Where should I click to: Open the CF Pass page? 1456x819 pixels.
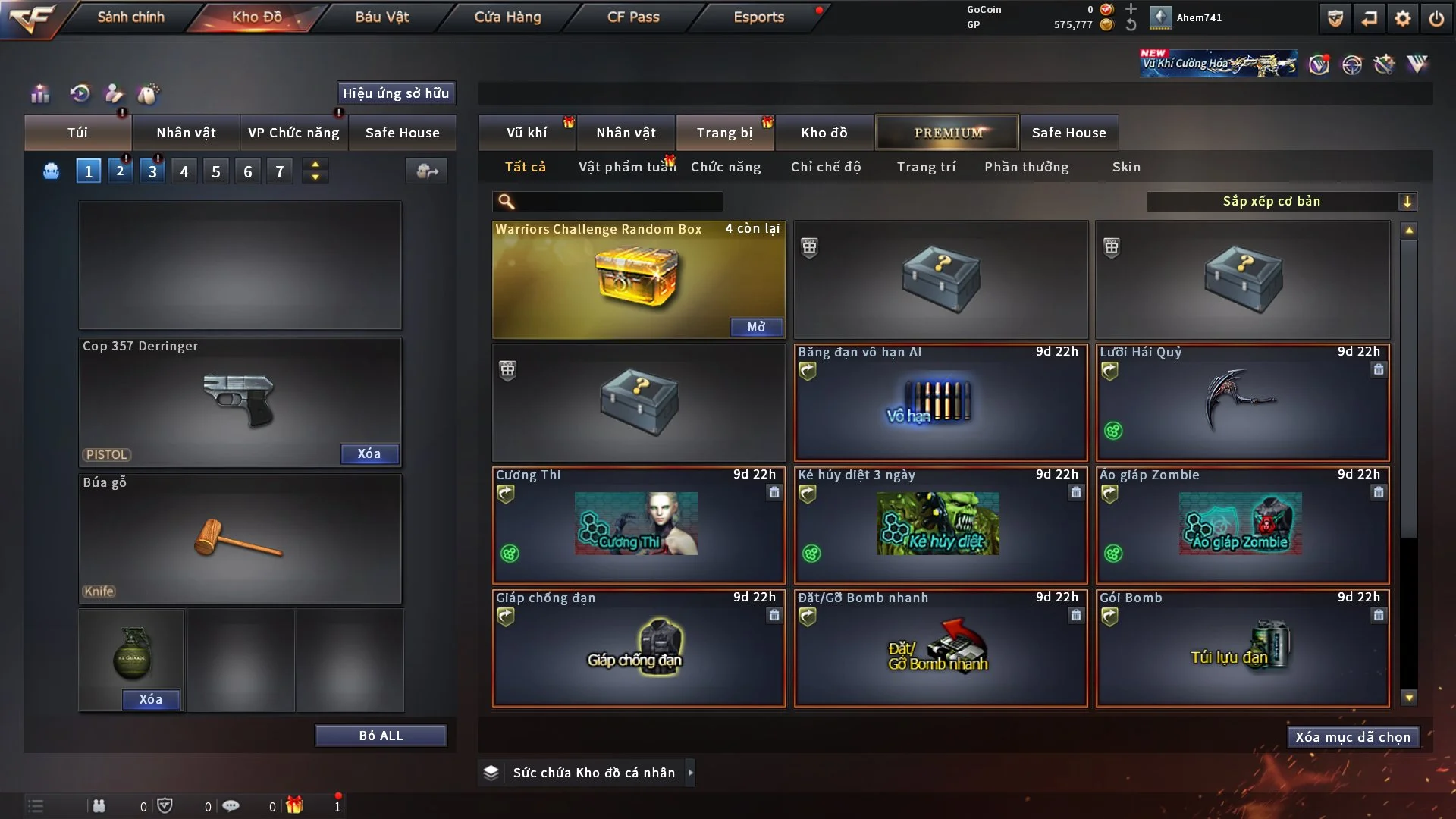pyautogui.click(x=633, y=17)
